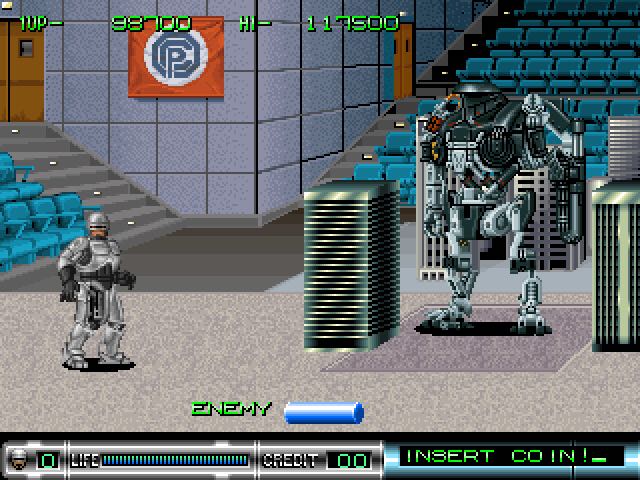640x480 pixels.
Task: Select the INSERT COIN message panel
Action: click(x=509, y=458)
